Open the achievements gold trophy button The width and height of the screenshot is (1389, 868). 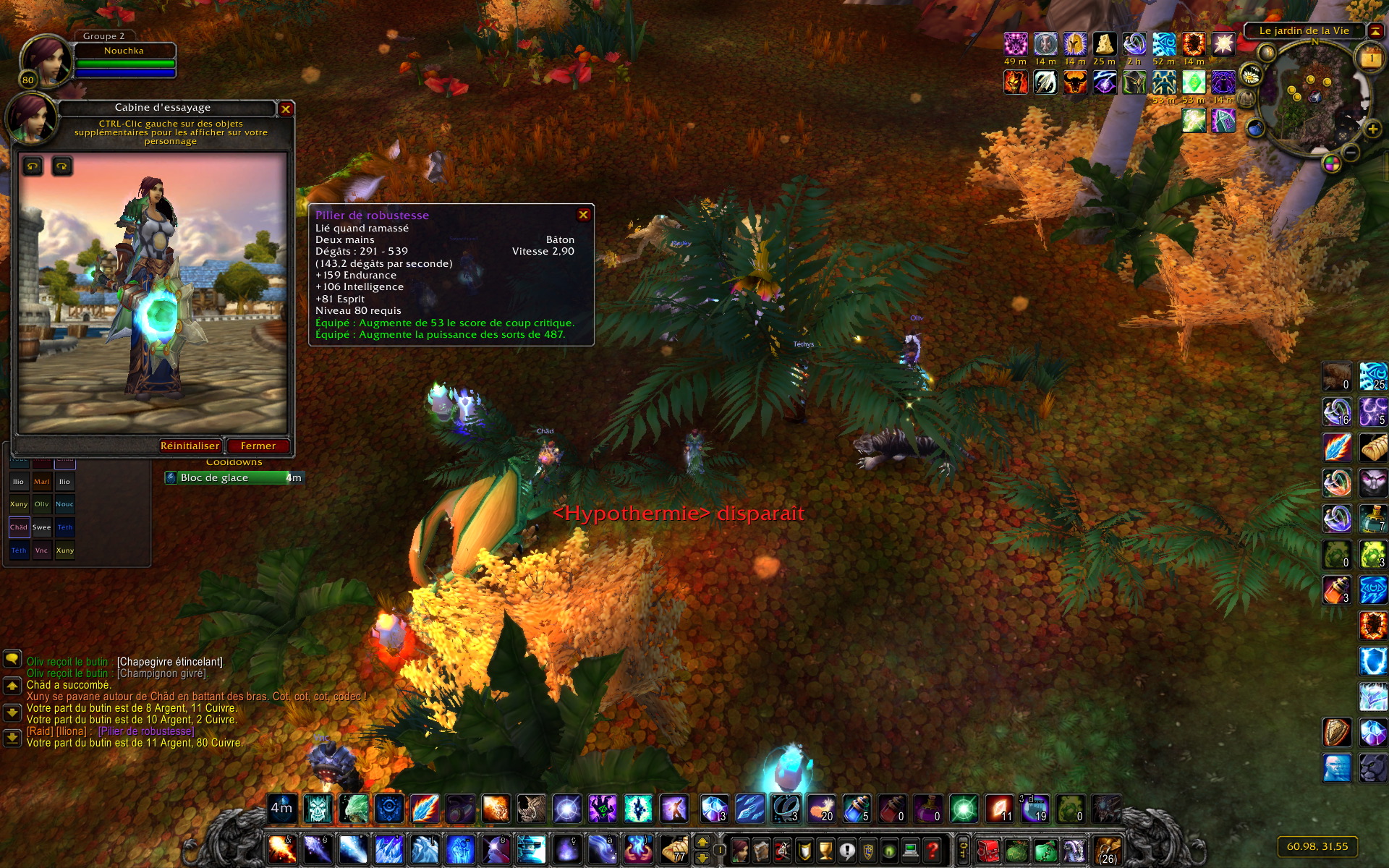[825, 849]
